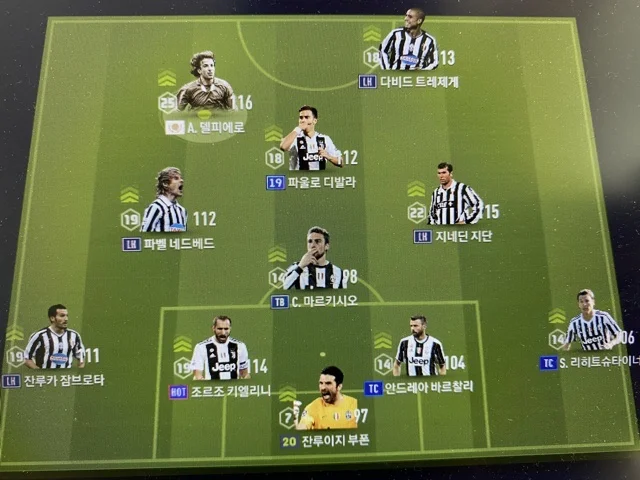The image size is (640, 480).
Task: Select goalkeeper Gianluigi Buffon card
Action: tap(327, 403)
